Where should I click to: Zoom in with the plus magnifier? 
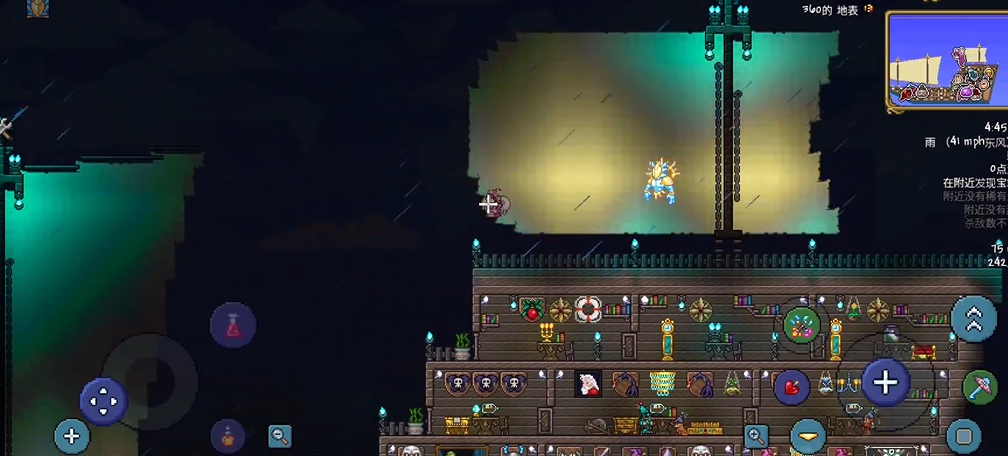(x=757, y=435)
